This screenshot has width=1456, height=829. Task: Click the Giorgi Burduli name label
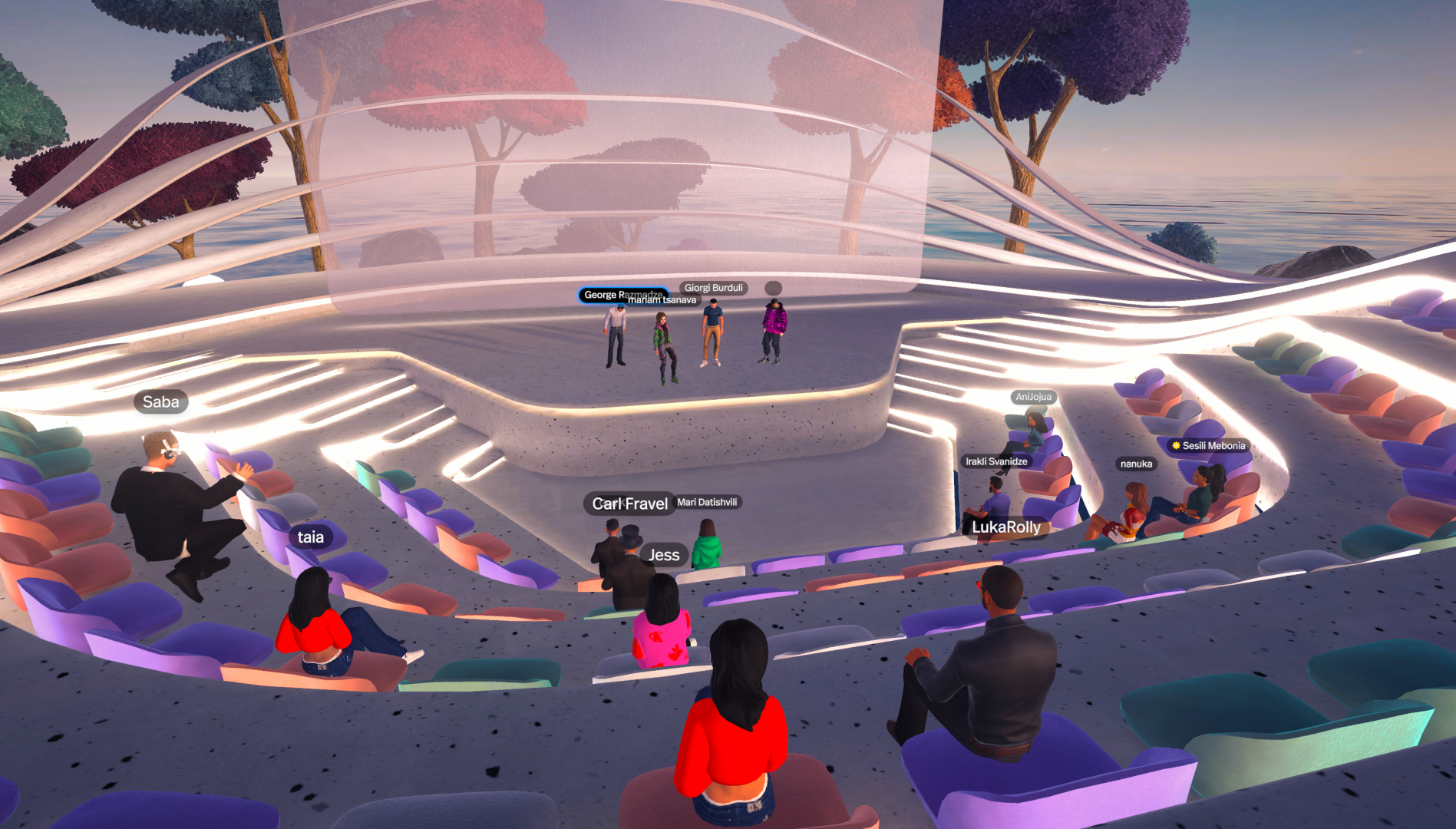[x=713, y=288]
